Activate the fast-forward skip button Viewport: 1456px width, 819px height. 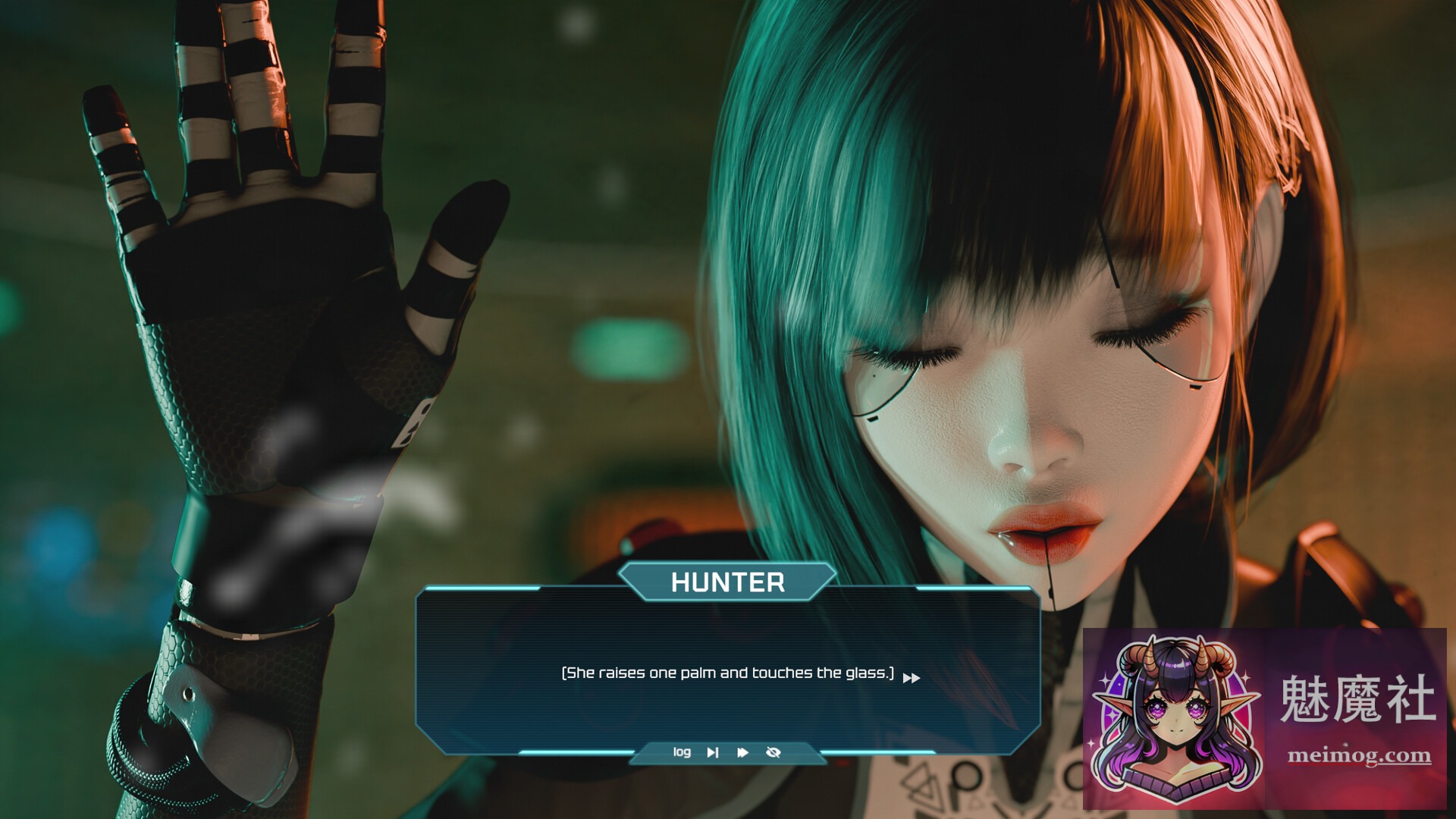[x=742, y=752]
